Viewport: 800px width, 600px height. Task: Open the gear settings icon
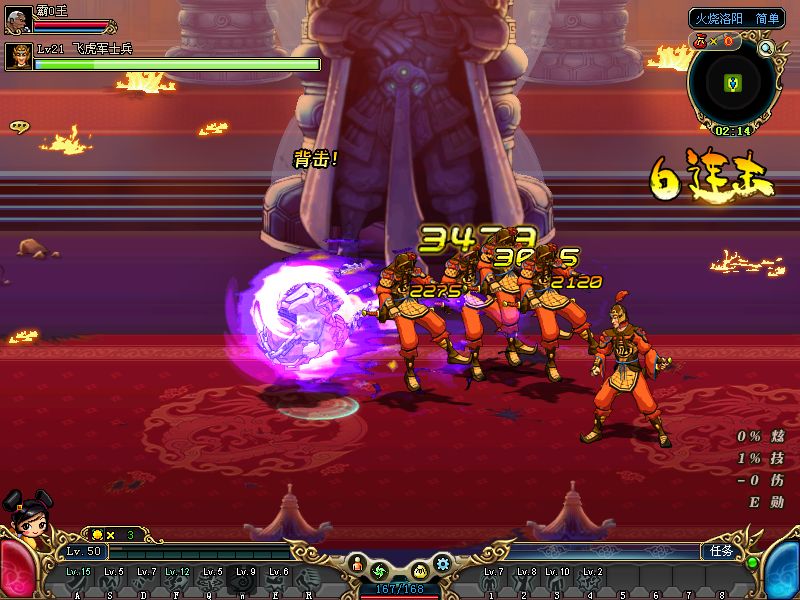point(442,564)
